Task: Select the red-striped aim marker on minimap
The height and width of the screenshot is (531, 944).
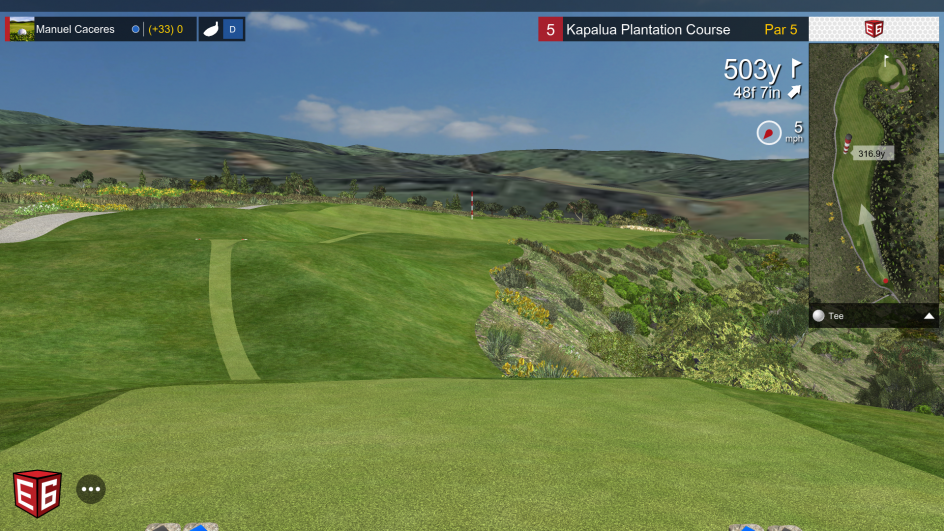Action: [846, 147]
